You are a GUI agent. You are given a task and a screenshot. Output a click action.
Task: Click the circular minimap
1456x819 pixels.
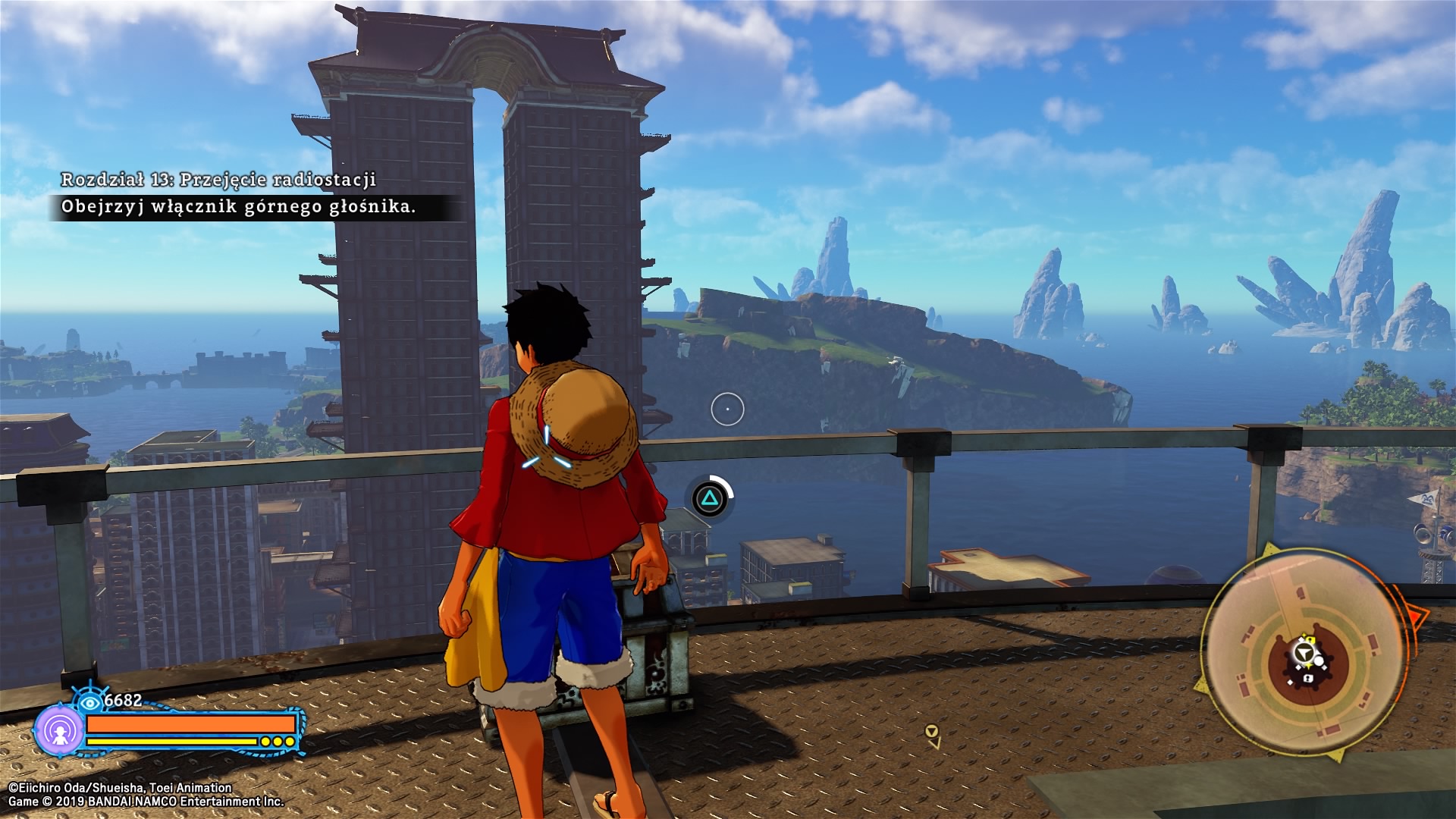click(x=1303, y=654)
